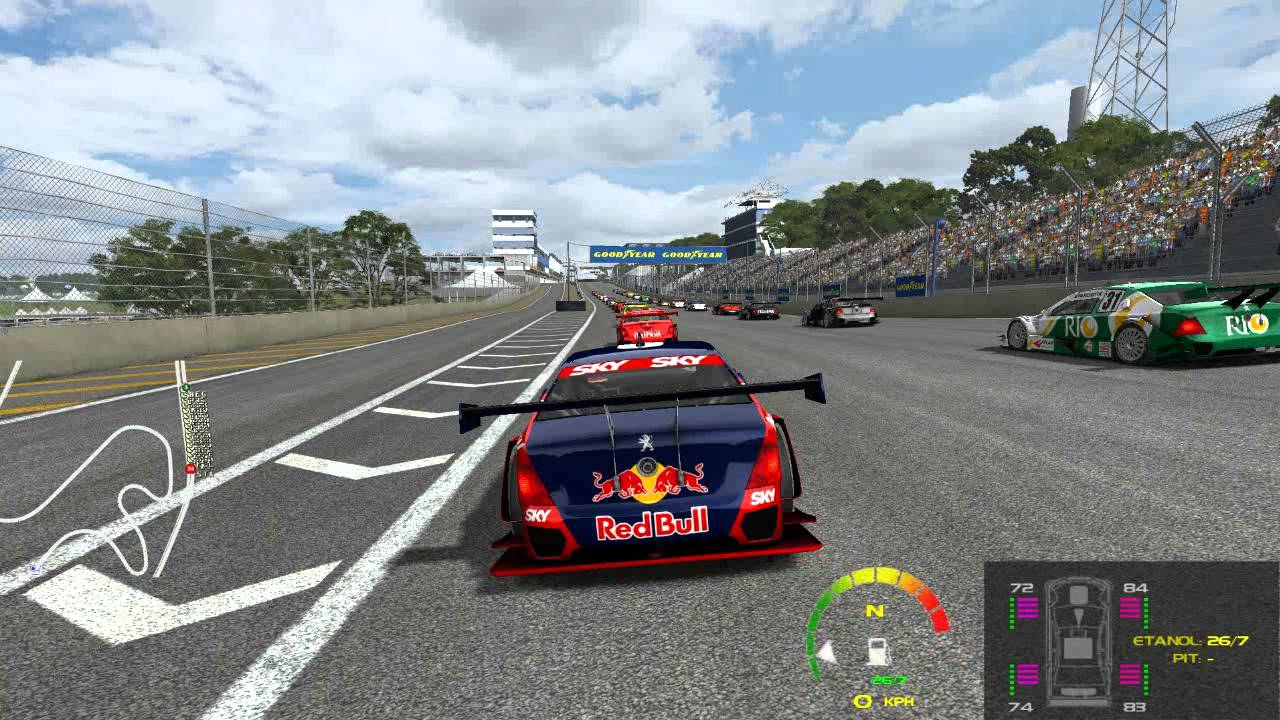
Task: Select the fuel pump icon
Action: pyautogui.click(x=877, y=651)
